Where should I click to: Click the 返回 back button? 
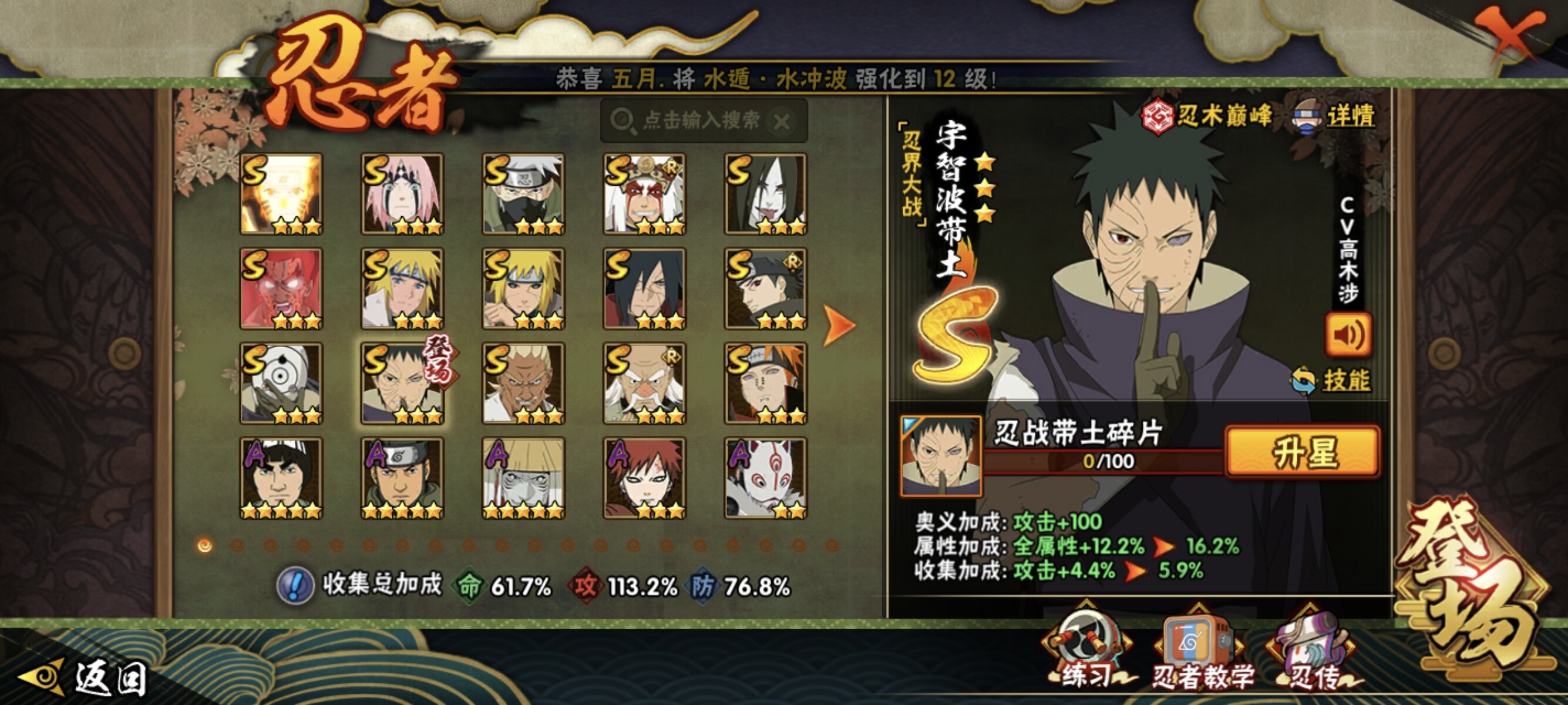[x=84, y=677]
